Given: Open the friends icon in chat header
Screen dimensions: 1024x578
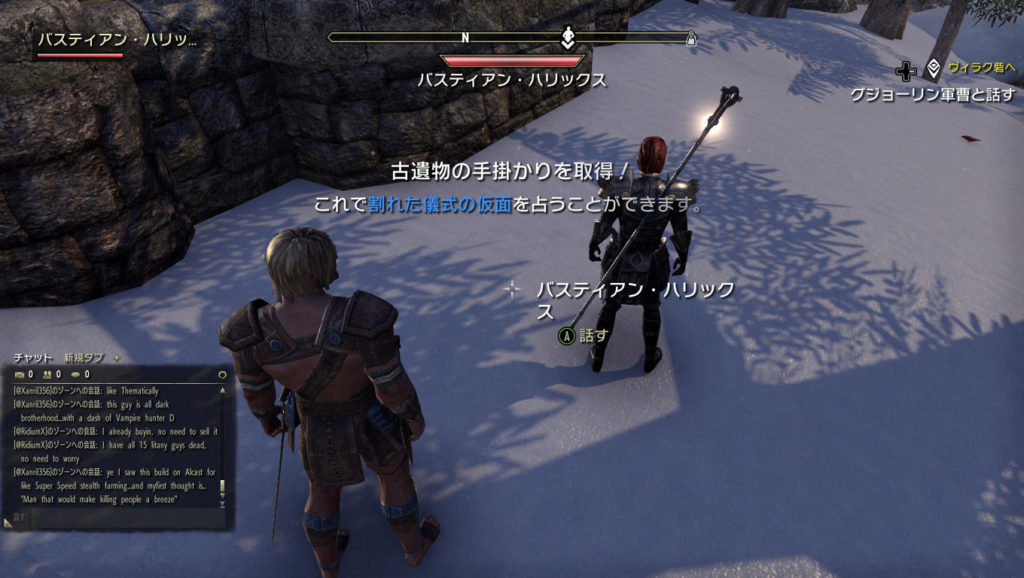Looking at the screenshot, I should pos(47,374).
